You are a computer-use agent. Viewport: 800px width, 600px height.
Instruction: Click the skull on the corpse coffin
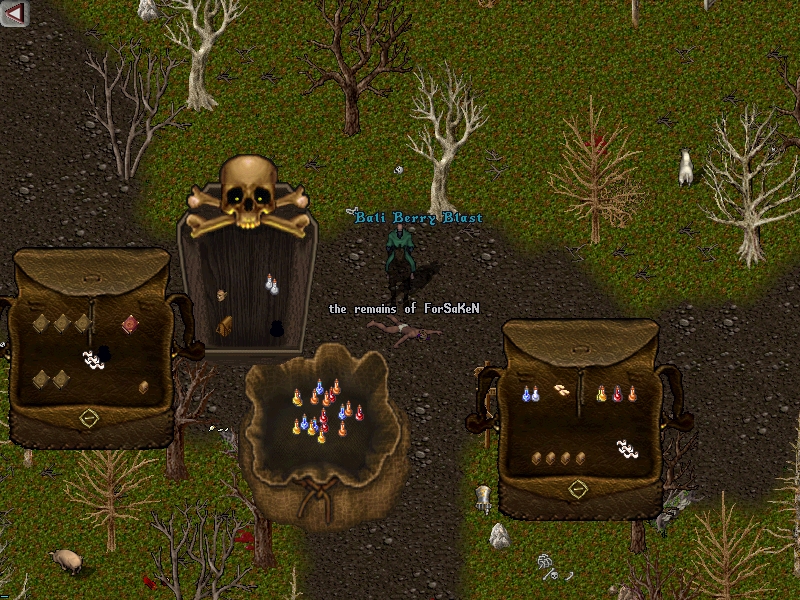245,190
